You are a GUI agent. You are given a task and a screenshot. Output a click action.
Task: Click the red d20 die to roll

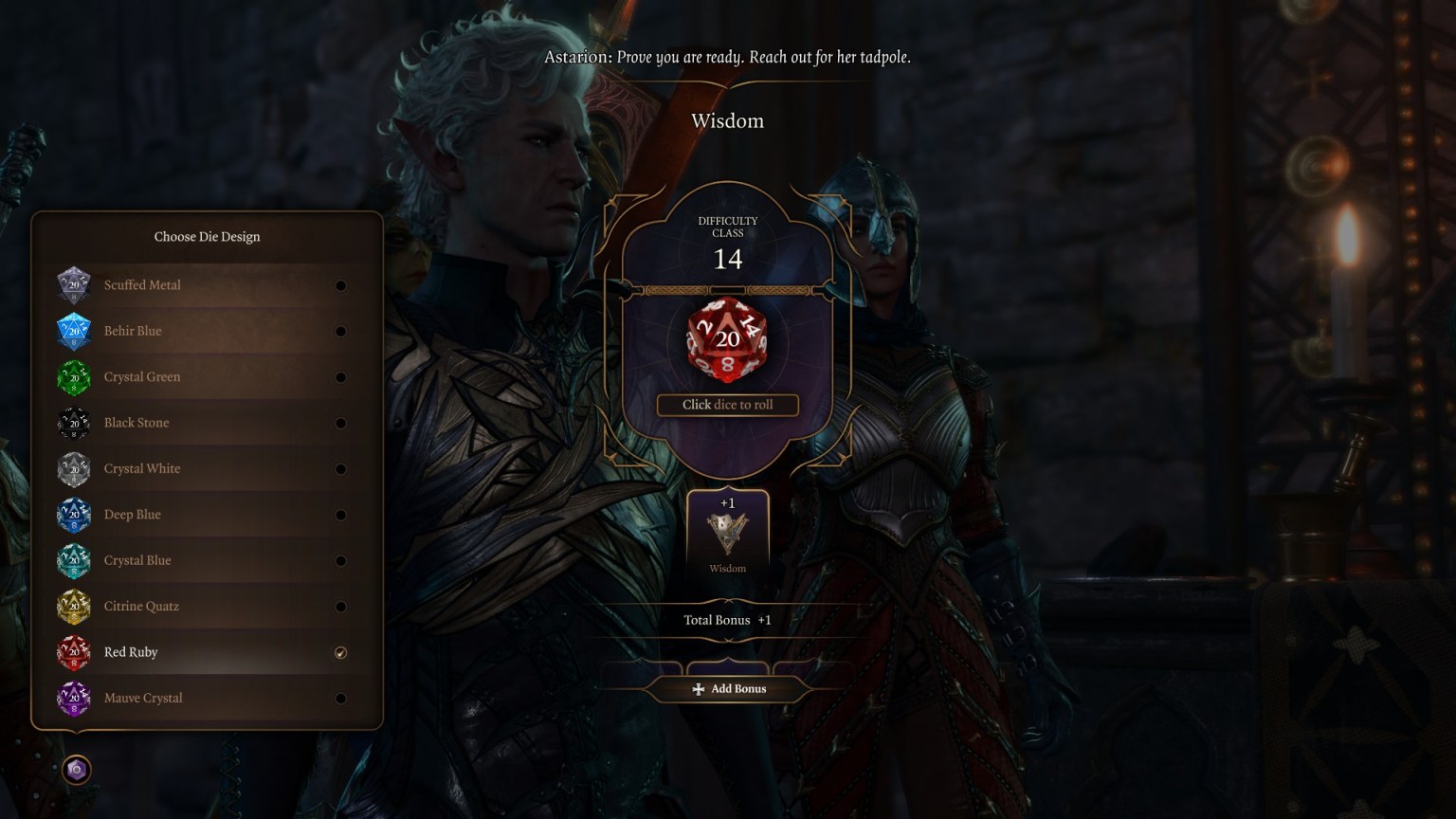point(727,341)
